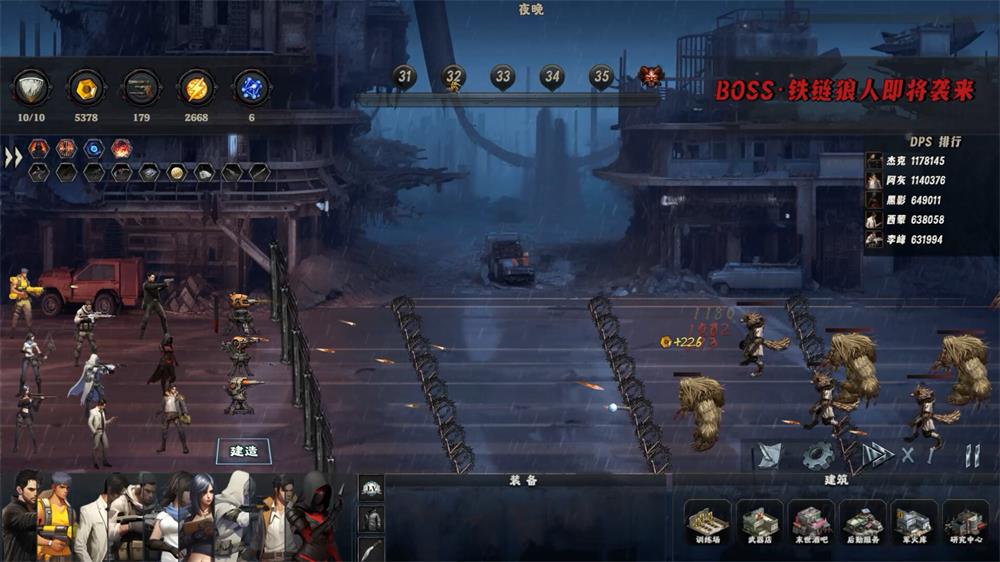This screenshot has height=562, width=1000.
Task: Open the 研究中心 research center
Action: [965, 523]
